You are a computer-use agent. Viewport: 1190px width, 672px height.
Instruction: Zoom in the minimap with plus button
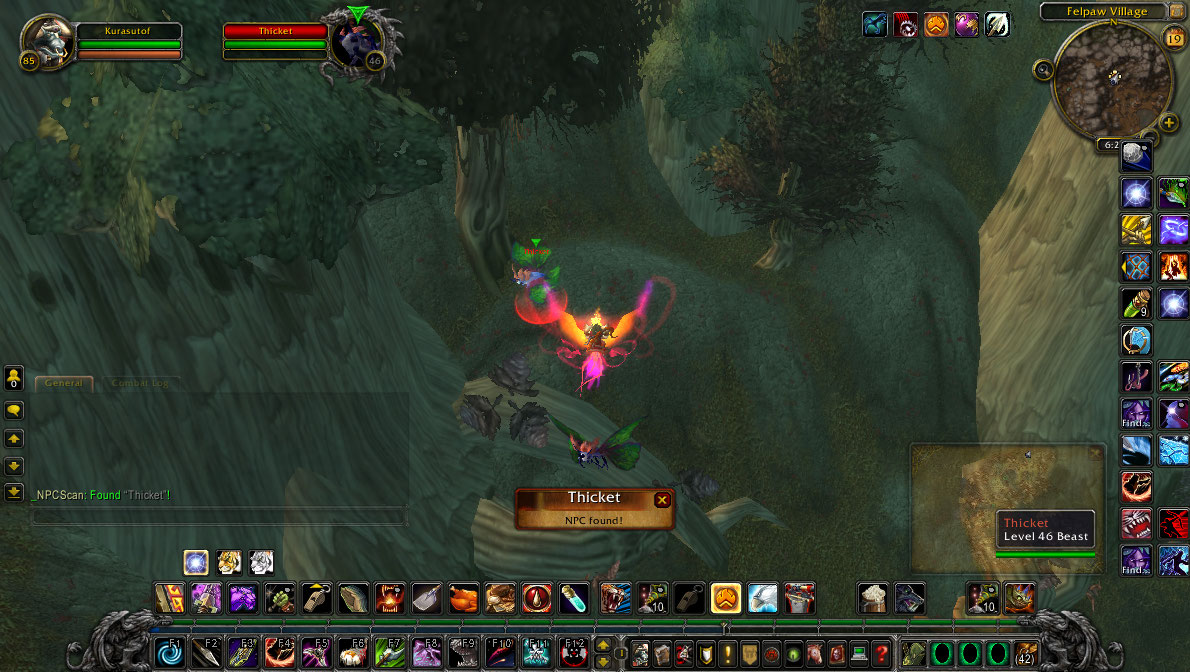point(1169,124)
